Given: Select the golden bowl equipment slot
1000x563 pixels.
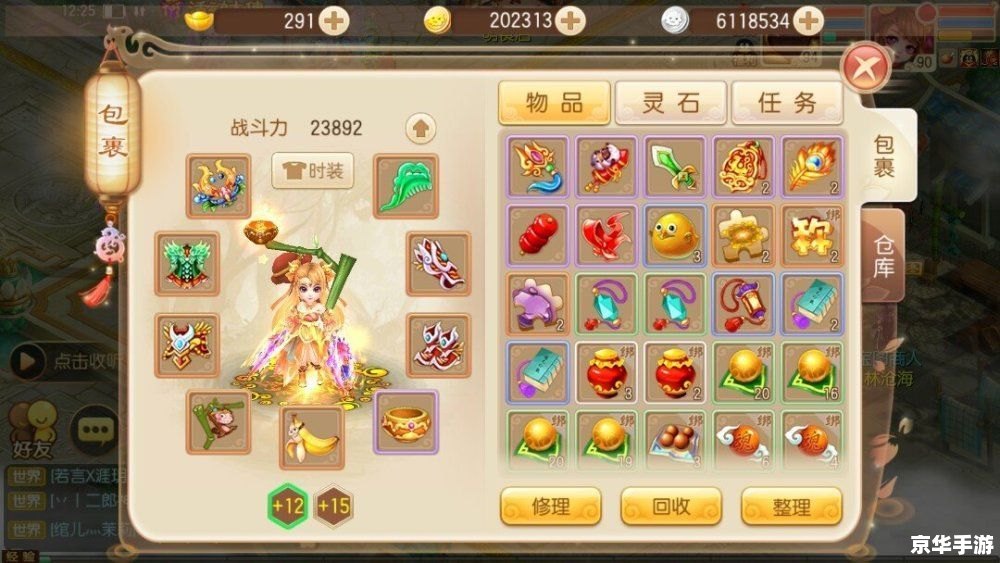Looking at the screenshot, I should 406,422.
